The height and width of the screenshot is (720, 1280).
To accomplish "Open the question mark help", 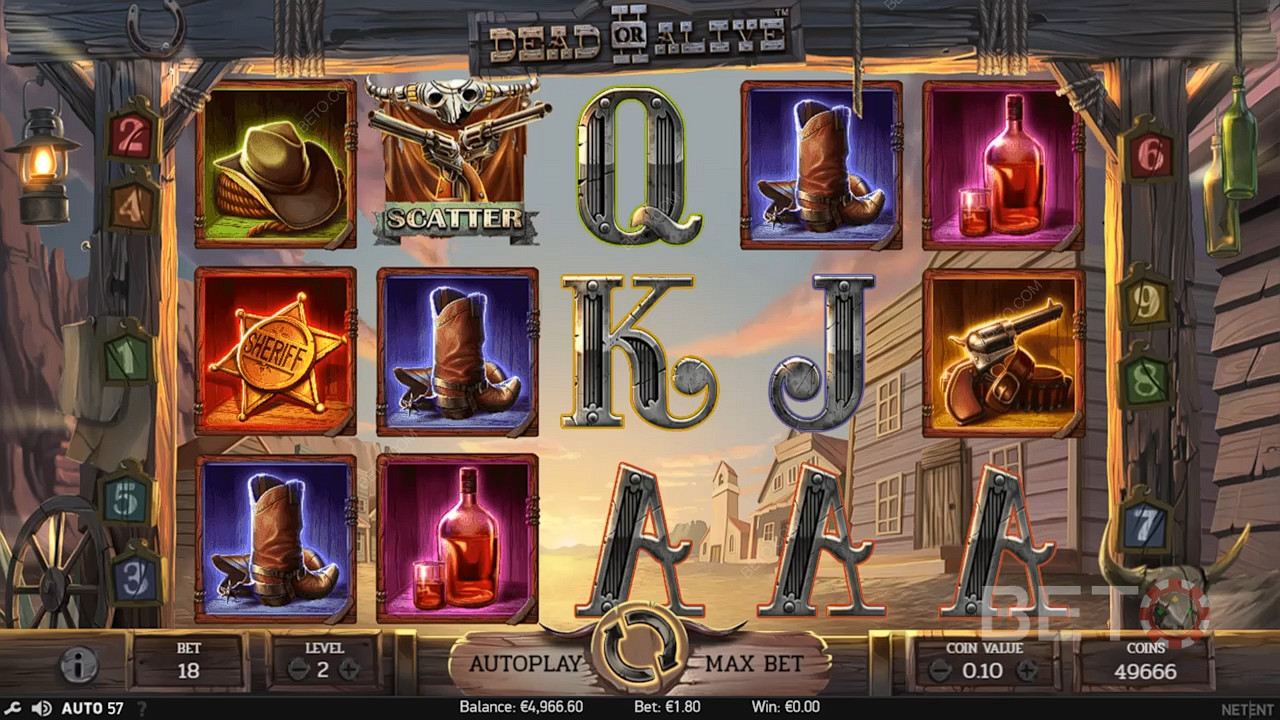I will [x=143, y=708].
